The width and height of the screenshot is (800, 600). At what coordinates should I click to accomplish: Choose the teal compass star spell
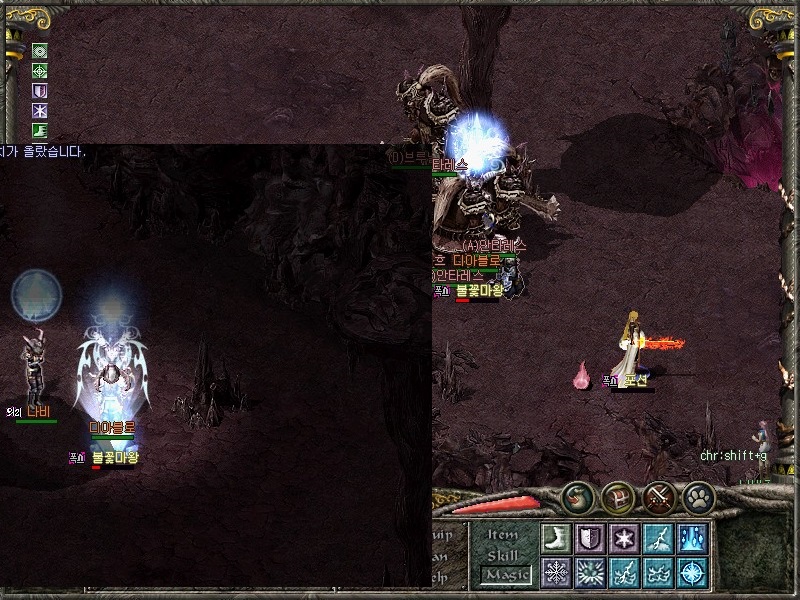692,572
